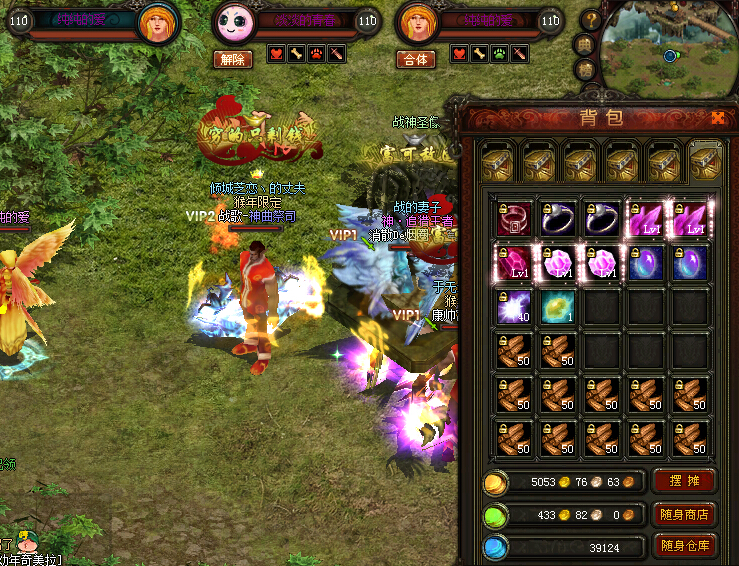The image size is (739, 566).
Task: Pick the green-yellow gem with count 1
Action: [x=558, y=307]
